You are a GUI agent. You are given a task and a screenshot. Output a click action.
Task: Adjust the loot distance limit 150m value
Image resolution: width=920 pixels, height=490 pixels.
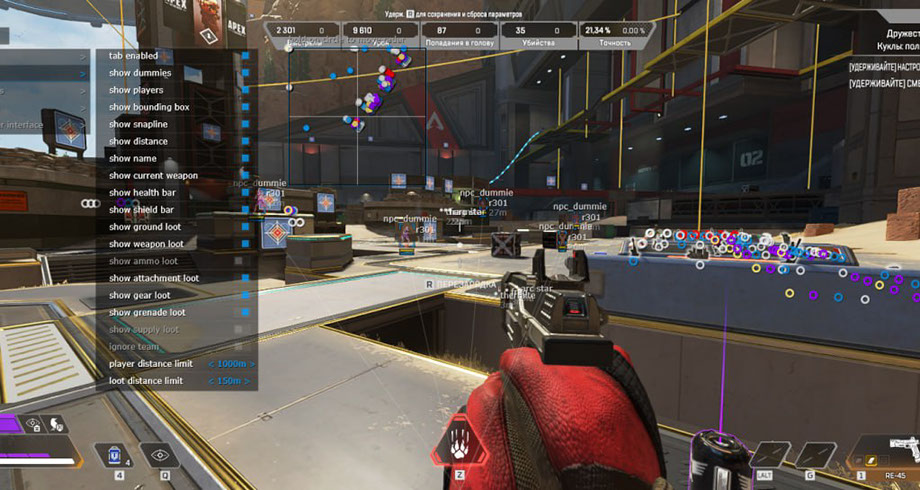[231, 381]
